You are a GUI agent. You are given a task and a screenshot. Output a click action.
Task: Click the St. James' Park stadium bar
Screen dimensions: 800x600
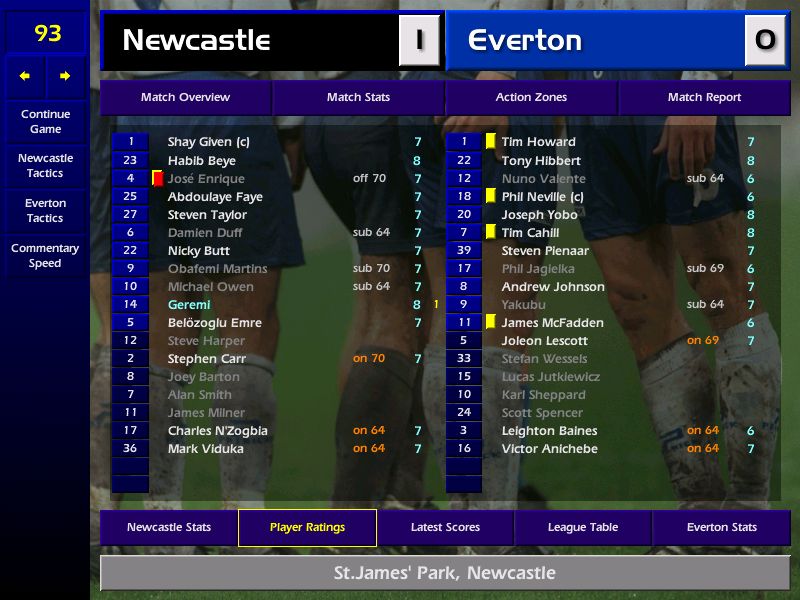pos(444,573)
